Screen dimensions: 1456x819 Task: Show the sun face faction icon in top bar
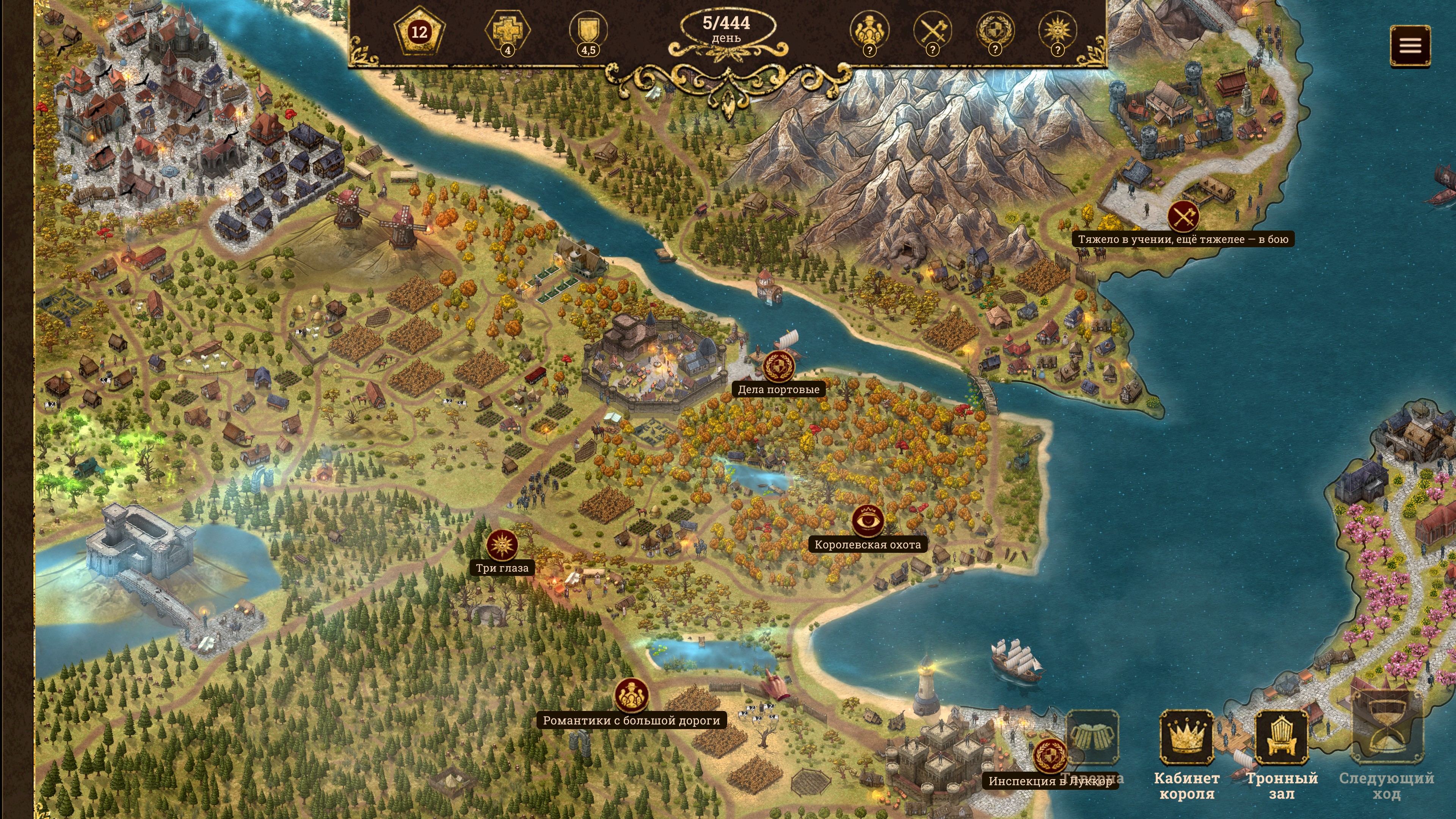pyautogui.click(x=1057, y=30)
